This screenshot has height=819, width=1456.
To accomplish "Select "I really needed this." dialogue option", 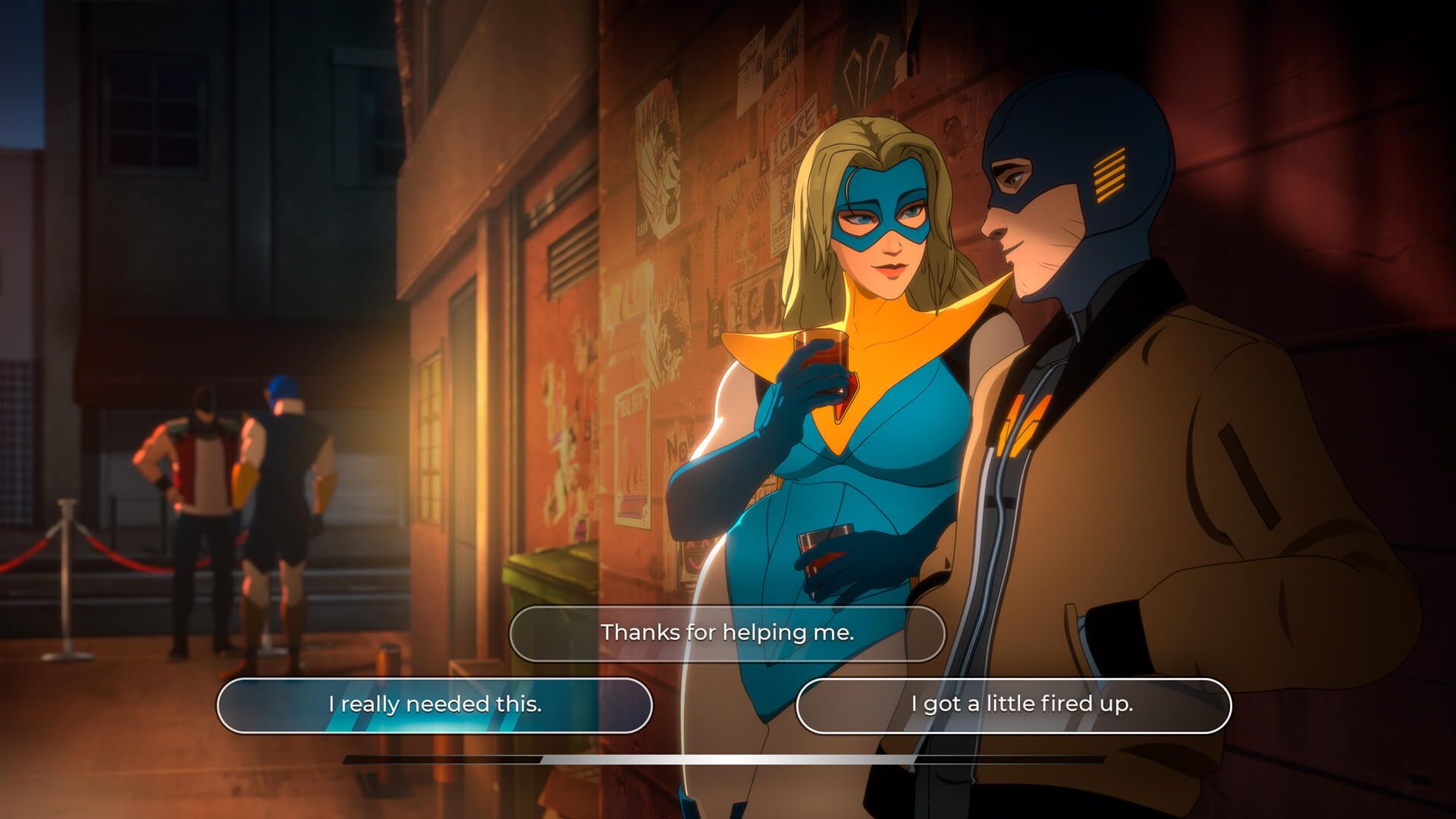I will click(435, 704).
